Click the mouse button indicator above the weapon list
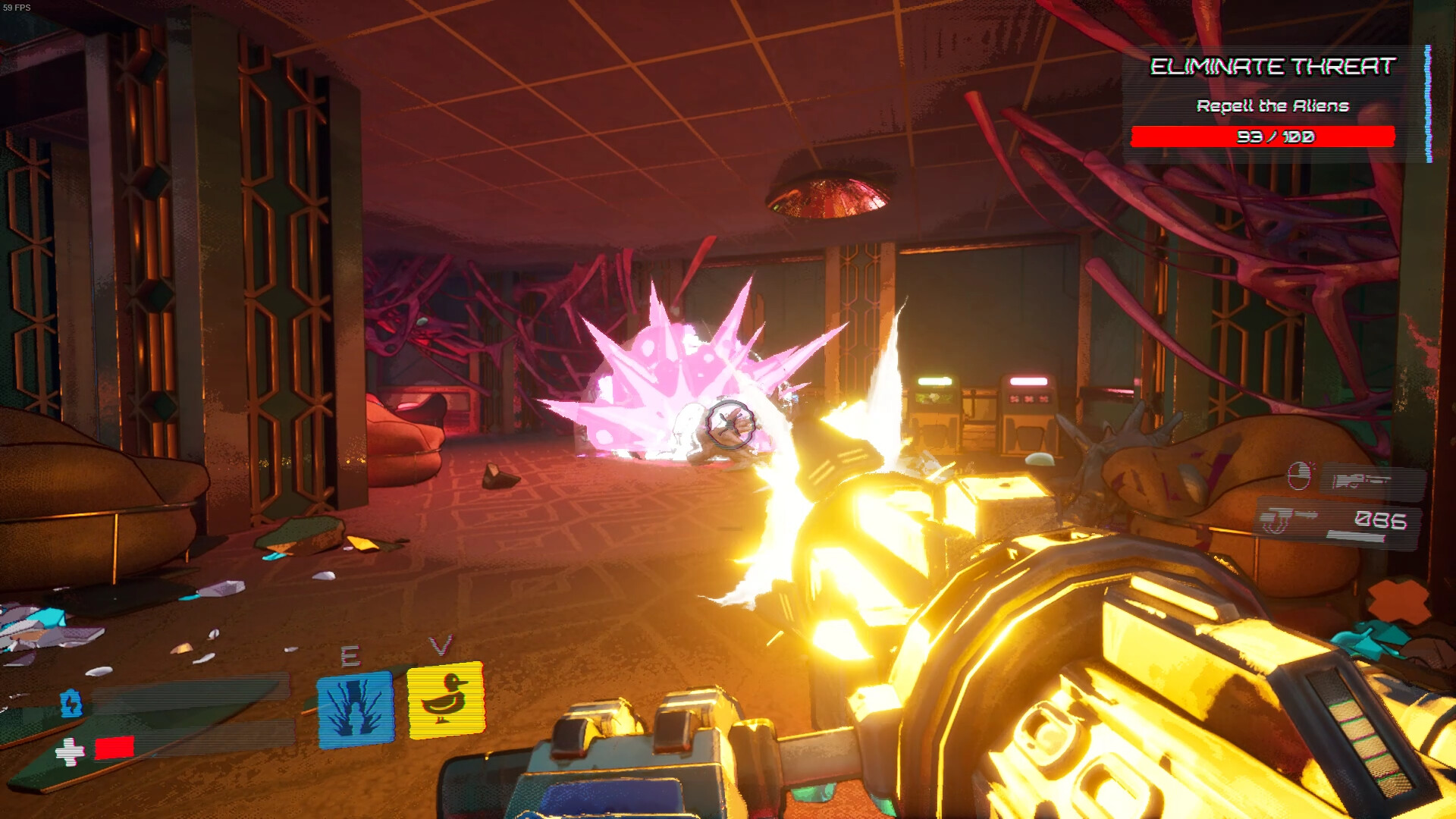 click(1300, 475)
